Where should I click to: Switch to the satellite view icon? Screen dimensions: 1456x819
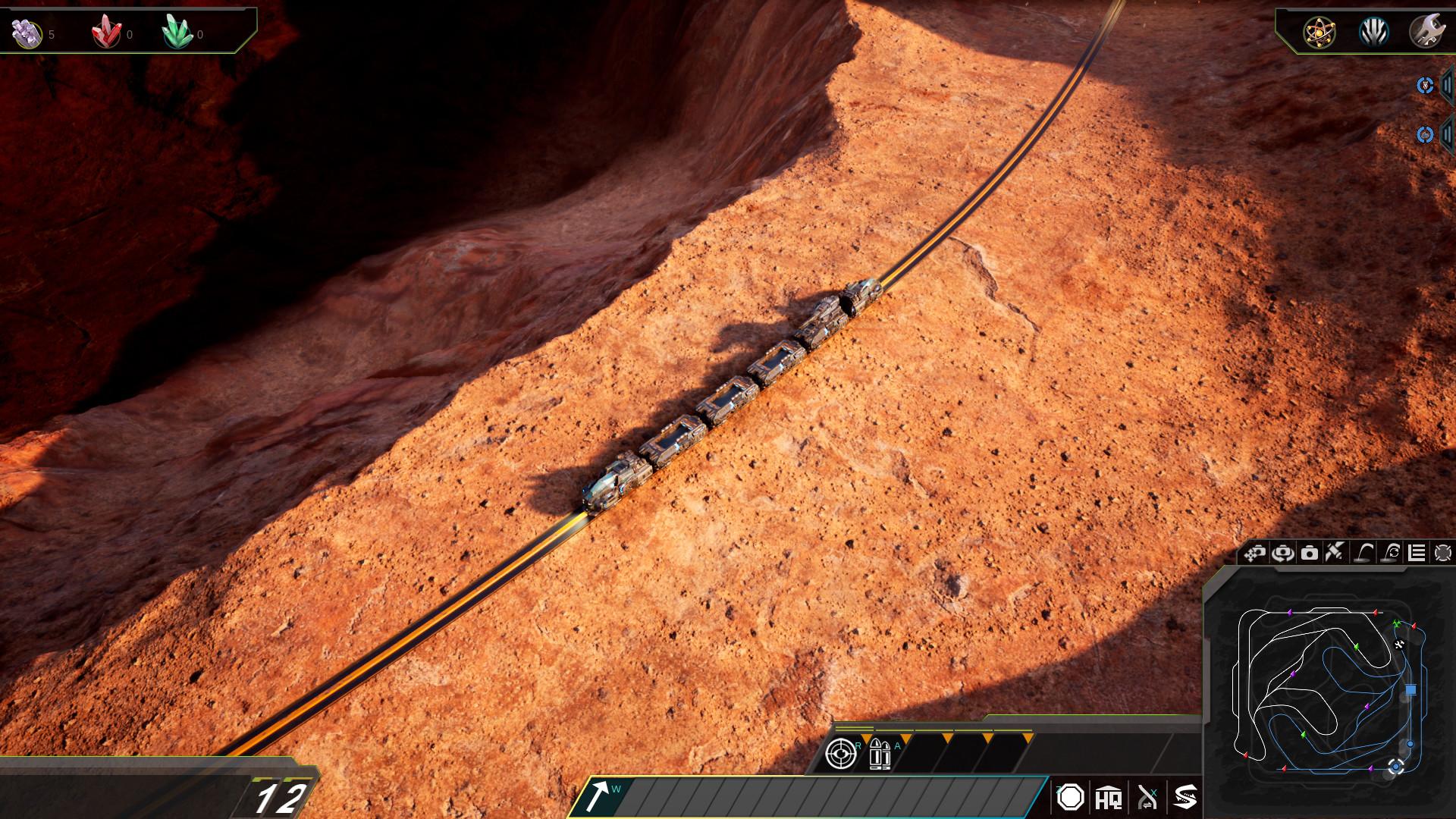pos(1335,552)
